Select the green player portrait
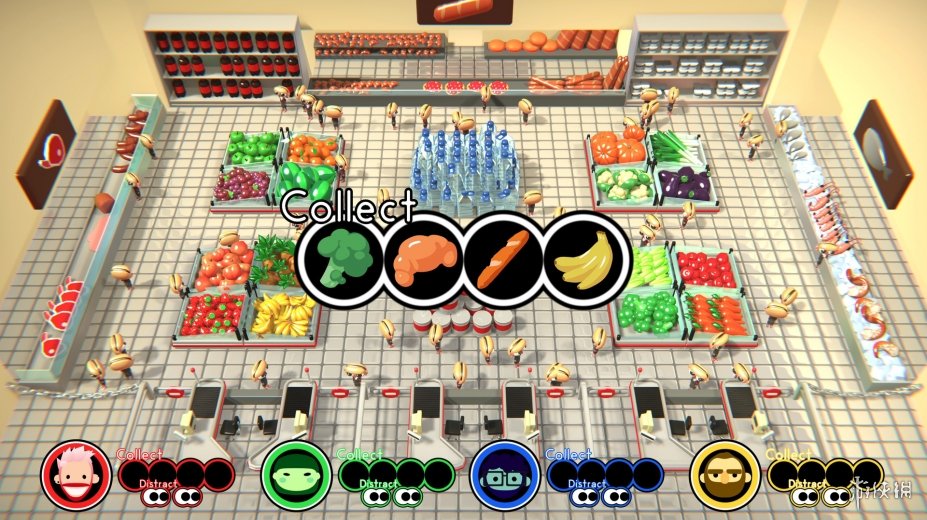 (296, 476)
